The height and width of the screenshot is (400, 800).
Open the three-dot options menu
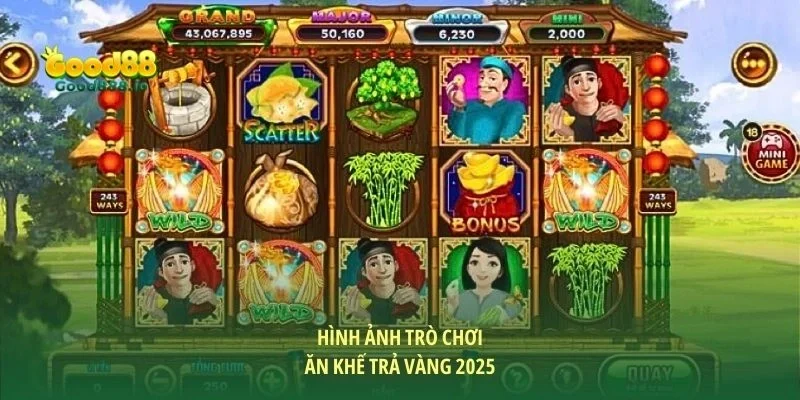tap(754, 64)
